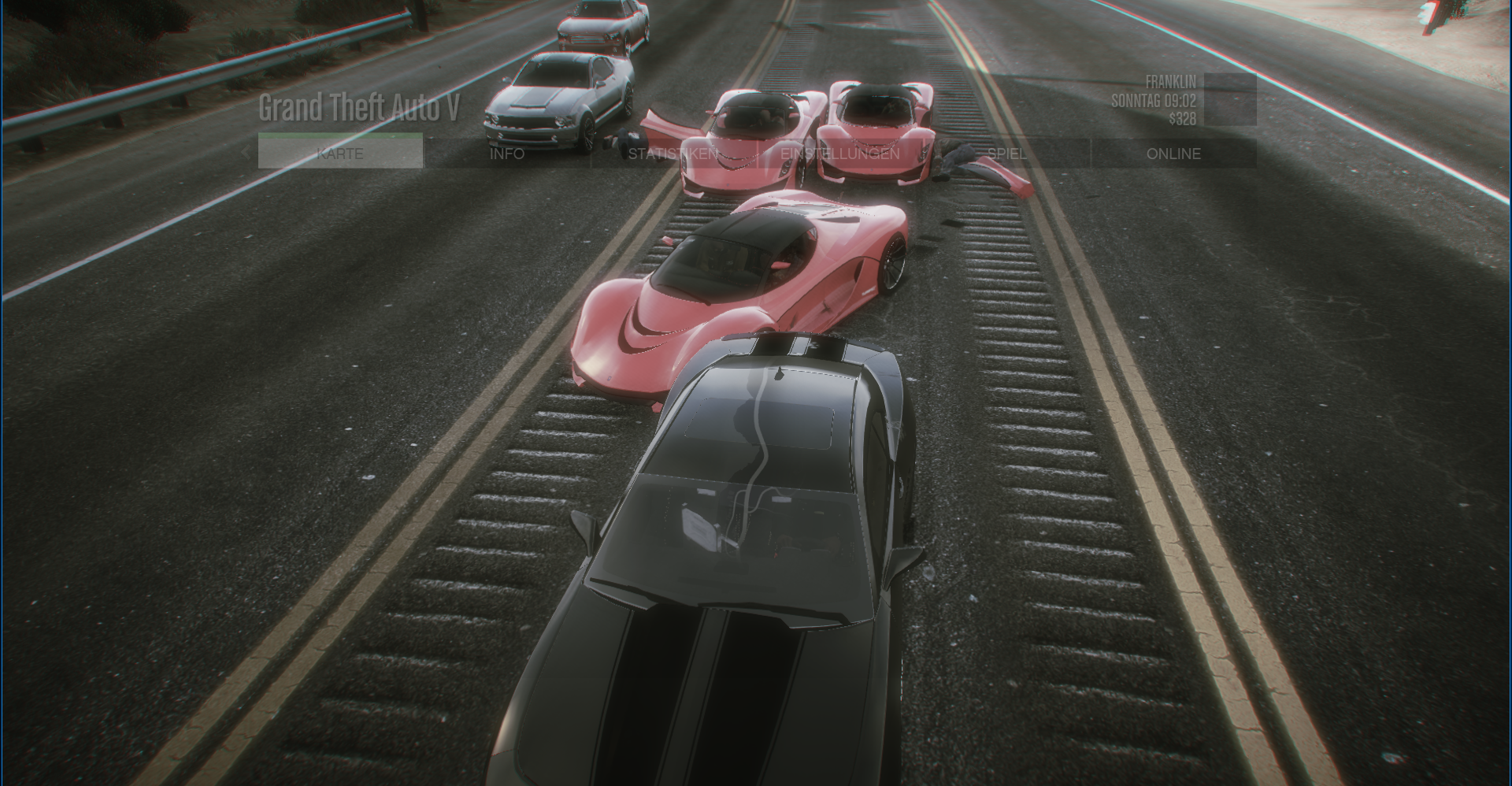The image size is (1512, 786).
Task: Open the Karte tab
Action: pyautogui.click(x=340, y=154)
